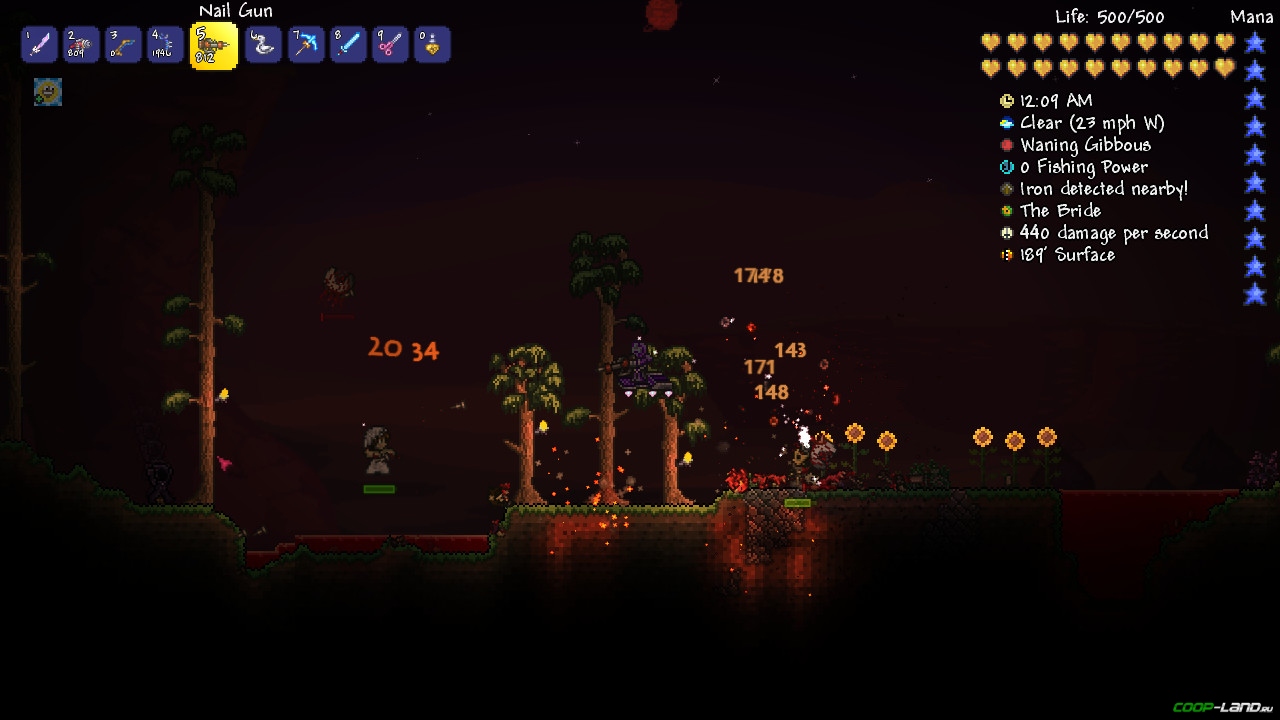Choose the golden potion flask slot
This screenshot has height=720, width=1280.
(431, 45)
